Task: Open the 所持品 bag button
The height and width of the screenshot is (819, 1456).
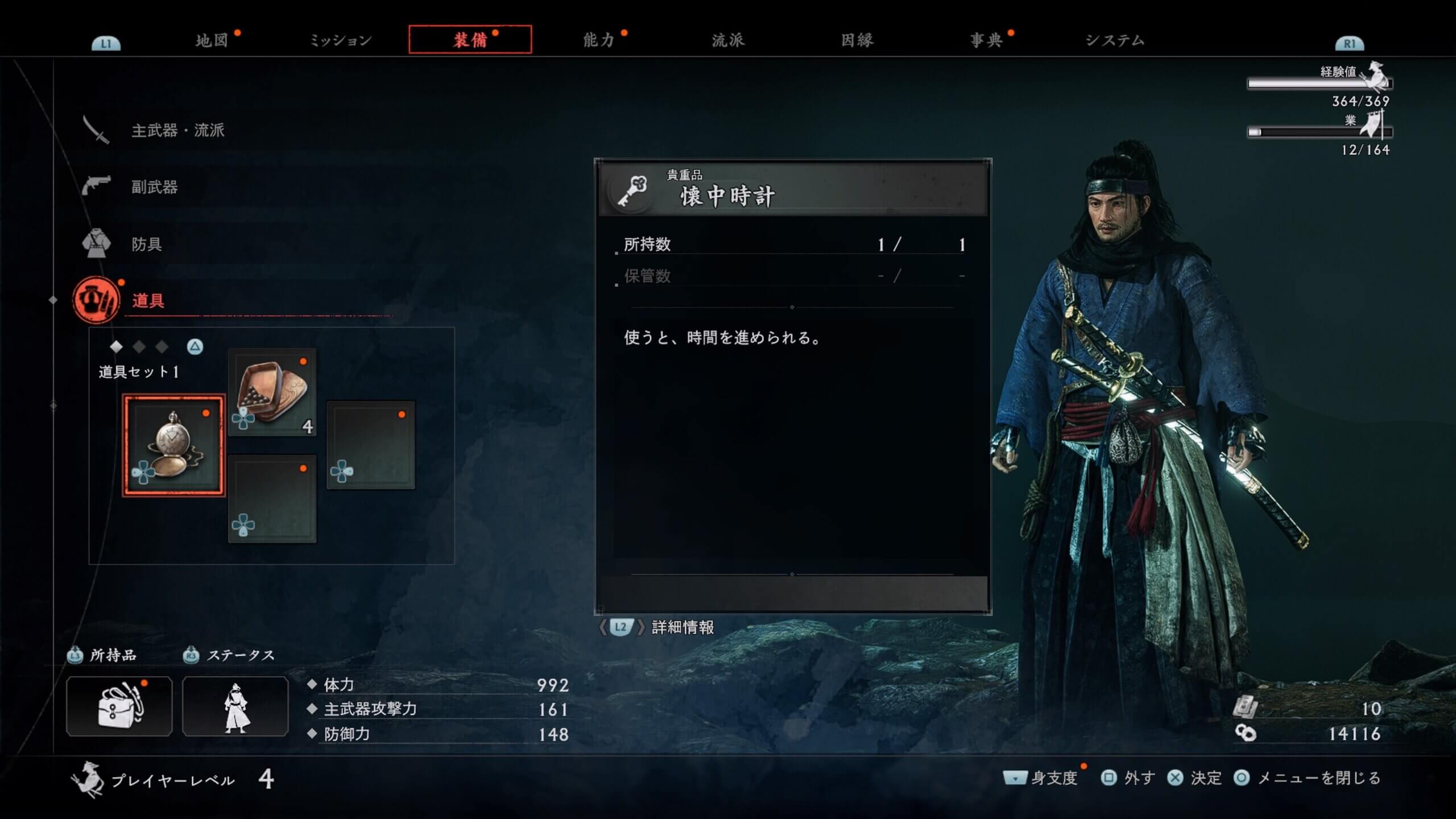Action: pos(119,706)
